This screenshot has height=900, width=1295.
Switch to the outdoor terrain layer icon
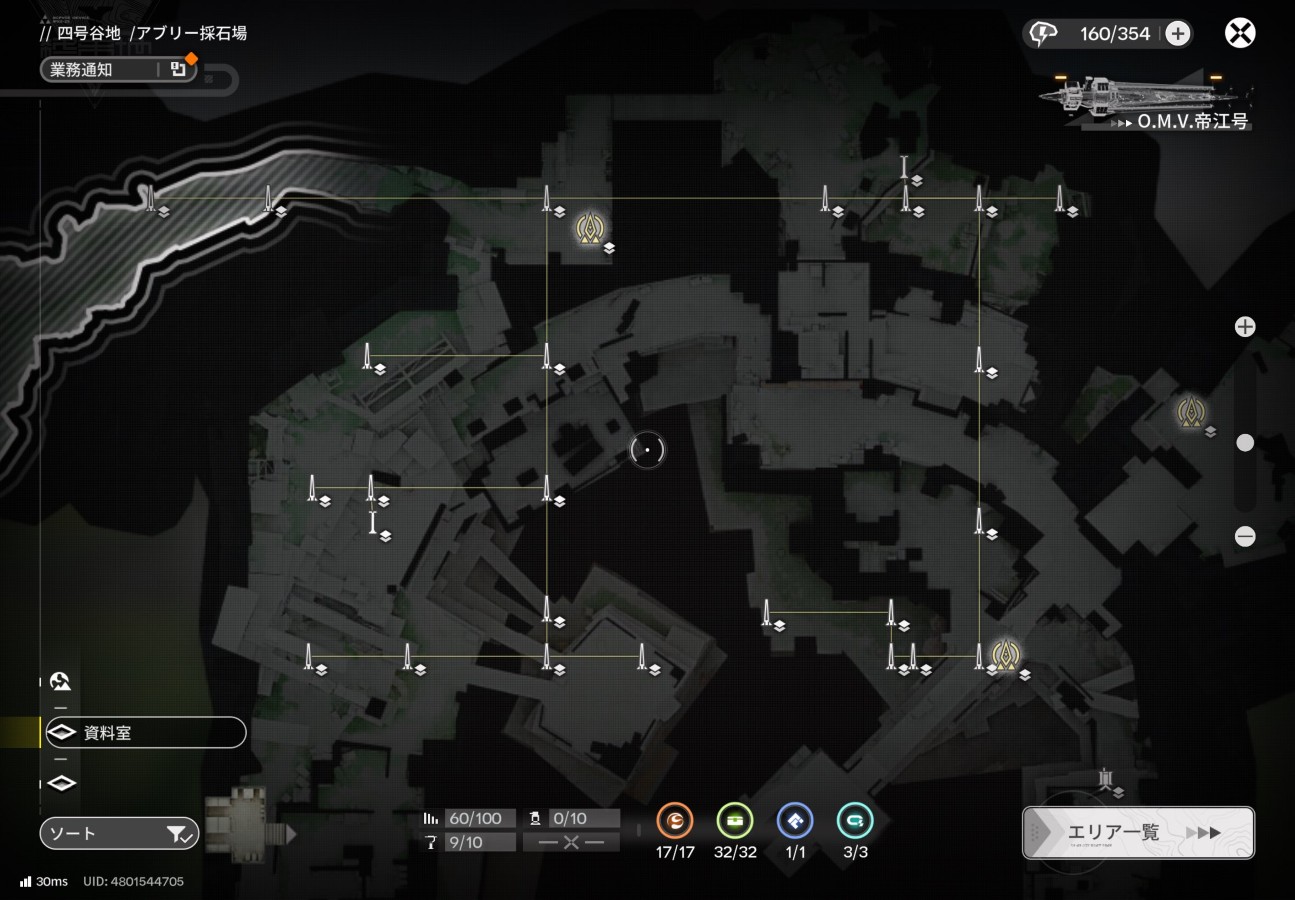(x=61, y=682)
